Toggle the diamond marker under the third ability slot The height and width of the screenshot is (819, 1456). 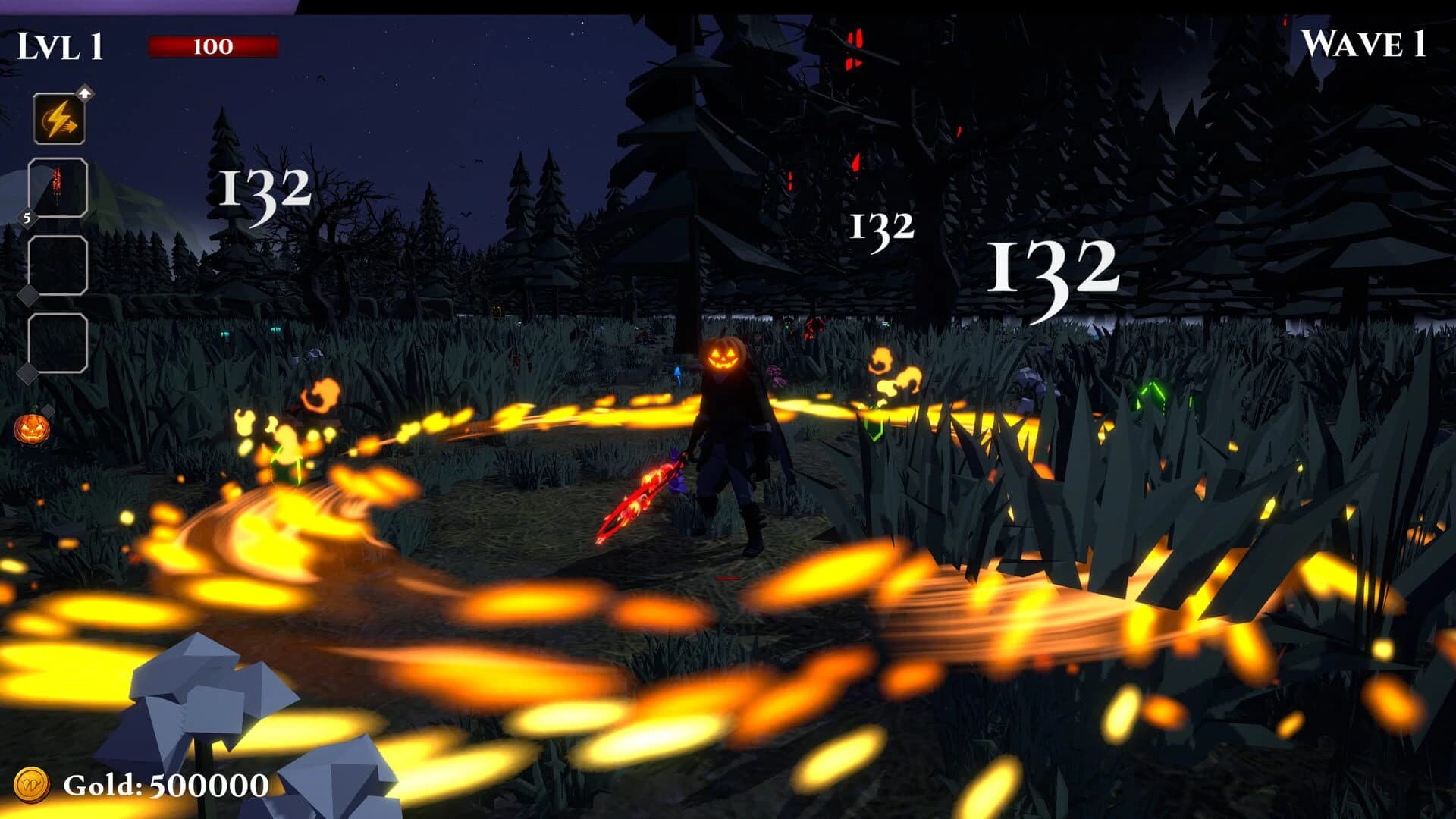pos(29,295)
